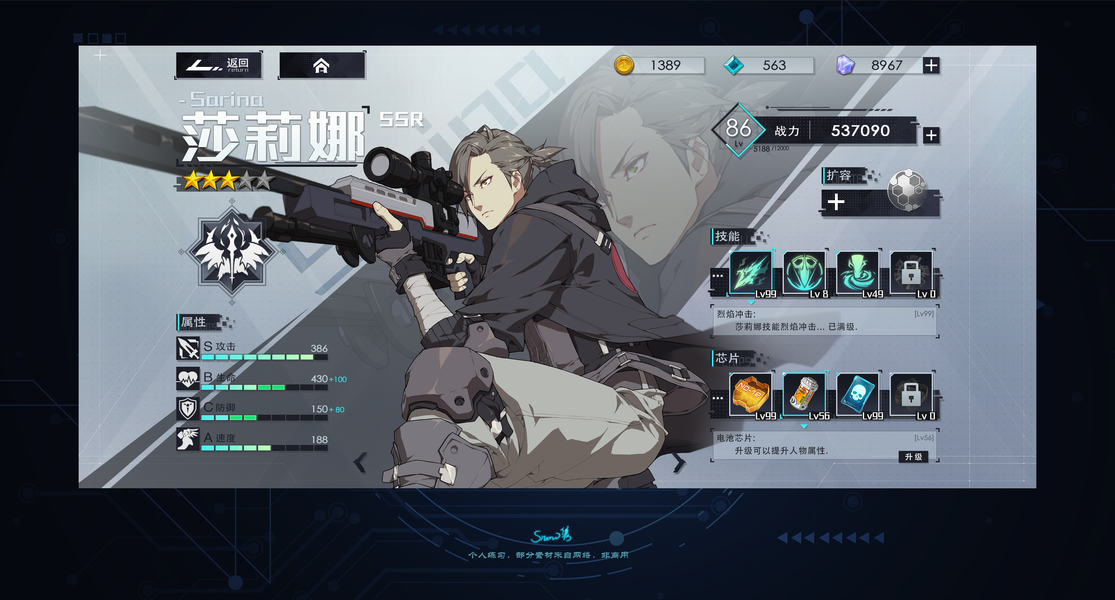Open the home screen button
Screen dimensions: 1115x600
[x=322, y=66]
